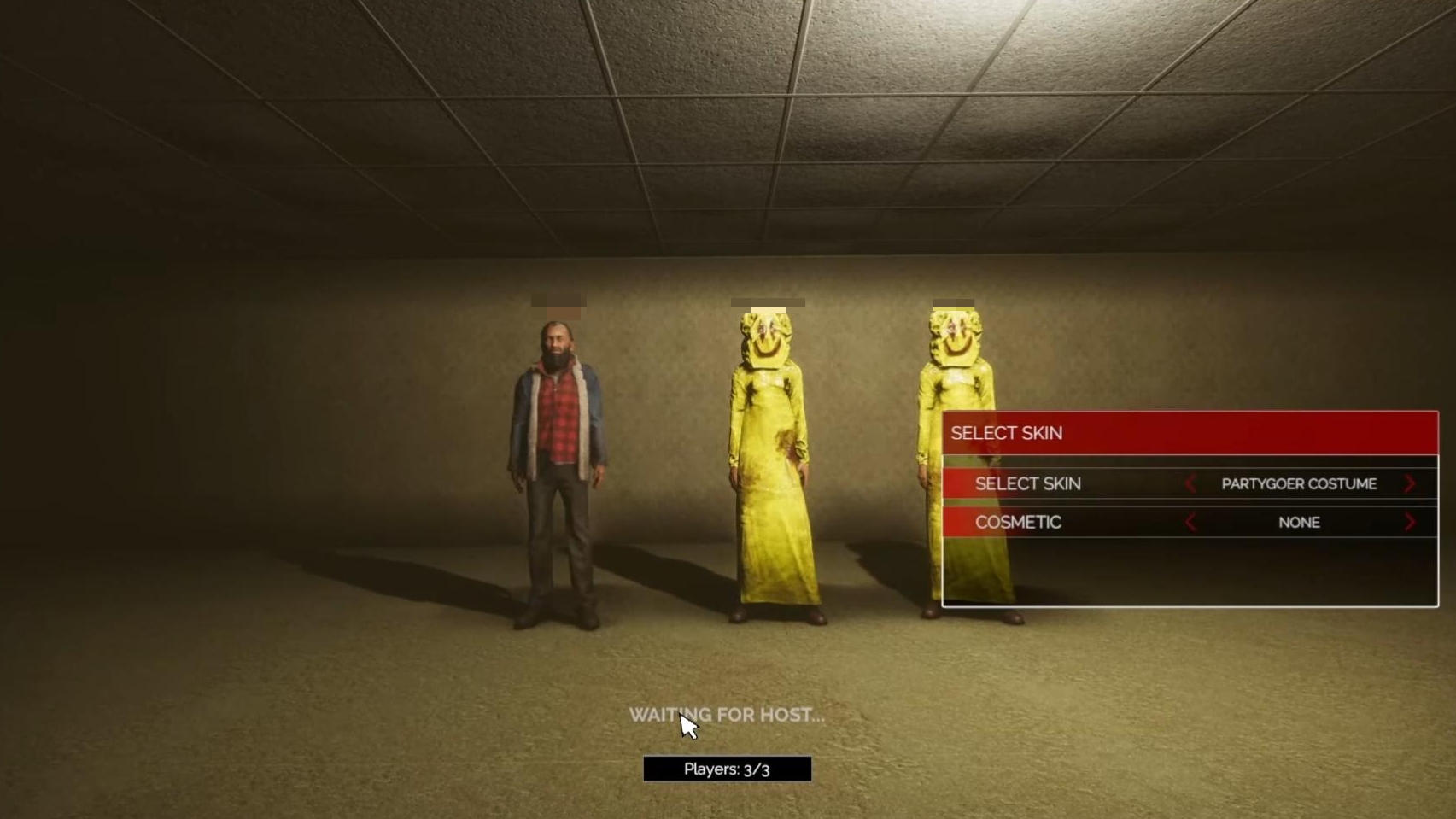This screenshot has height=819, width=1456.
Task: Choose previous cosmetic with left arrow
Action: coord(1190,523)
